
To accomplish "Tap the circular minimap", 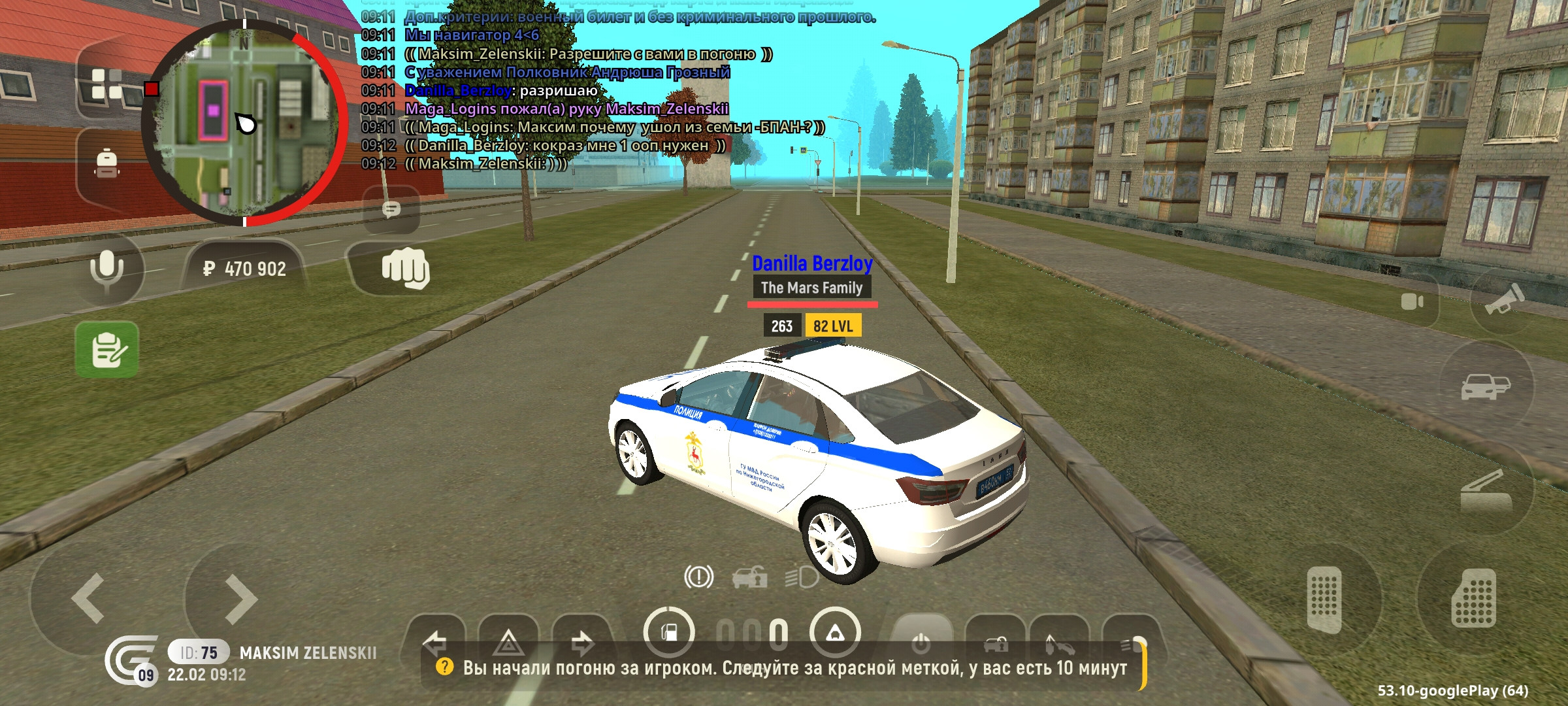I will [245, 123].
